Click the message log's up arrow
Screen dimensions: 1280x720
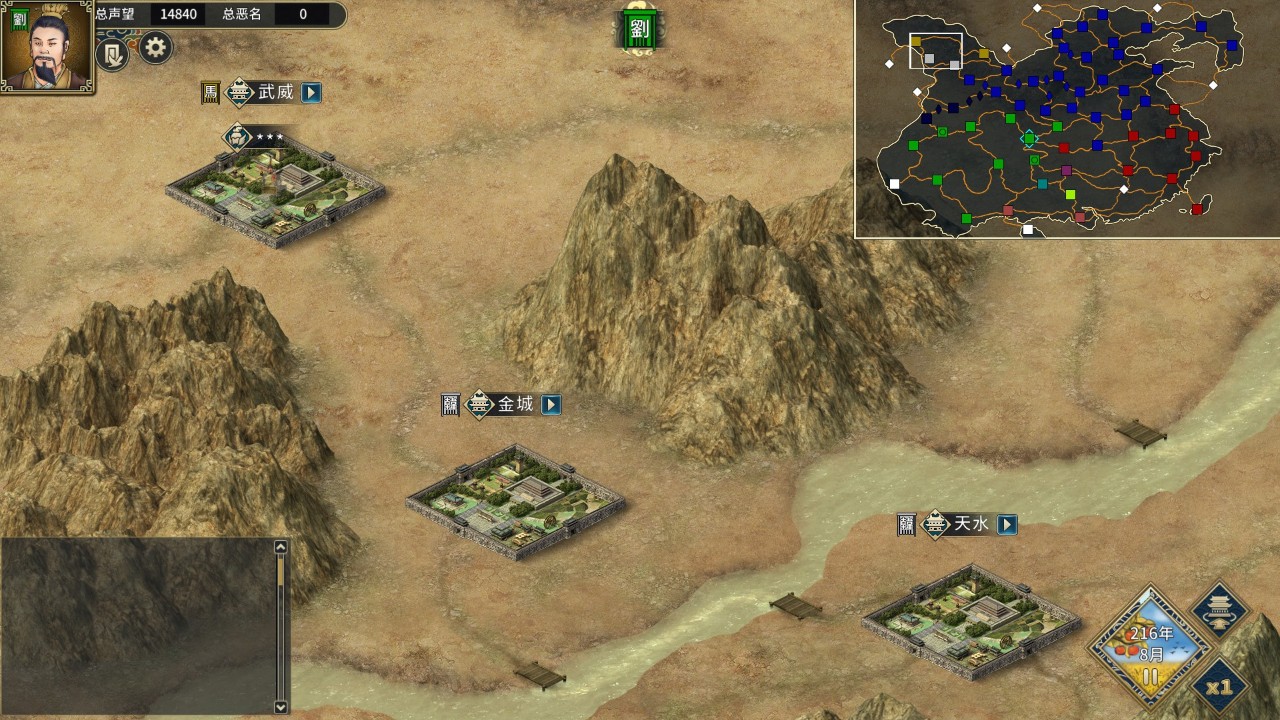pyautogui.click(x=281, y=547)
